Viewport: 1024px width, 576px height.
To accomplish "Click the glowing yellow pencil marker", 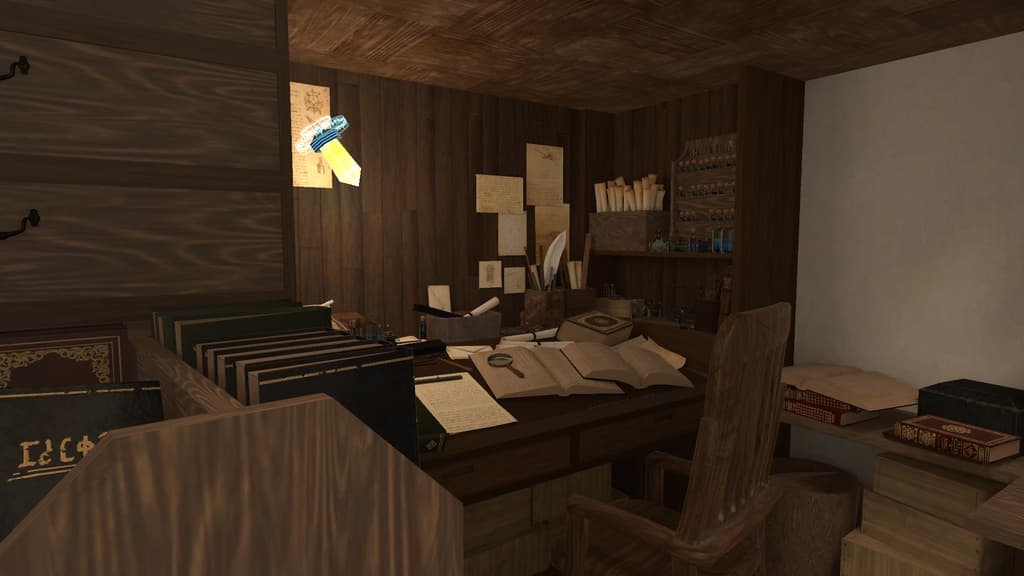I will [333, 150].
